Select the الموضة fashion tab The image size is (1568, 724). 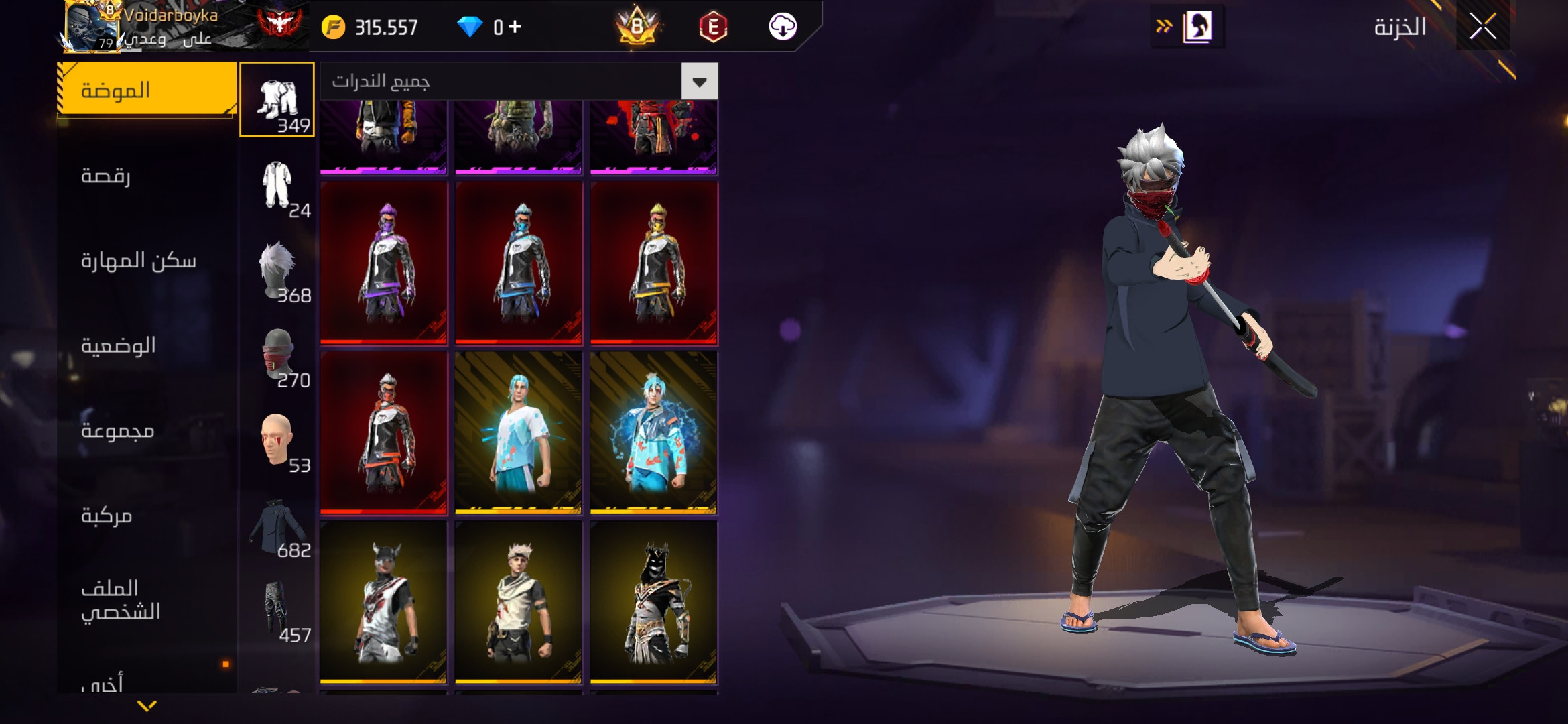(147, 90)
